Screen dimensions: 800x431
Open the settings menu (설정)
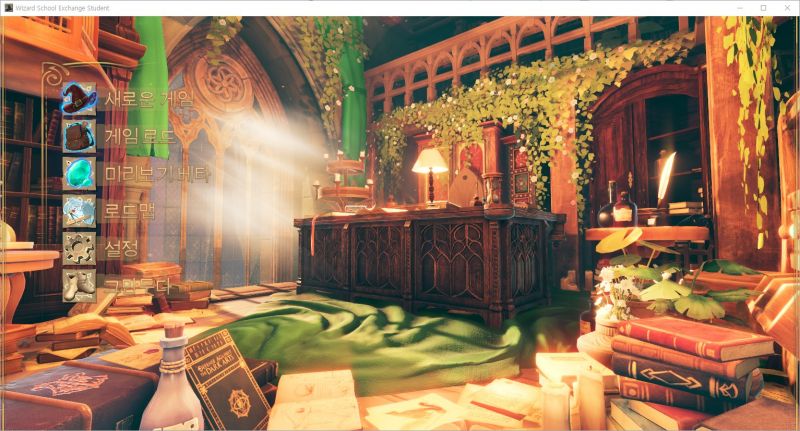pos(122,247)
